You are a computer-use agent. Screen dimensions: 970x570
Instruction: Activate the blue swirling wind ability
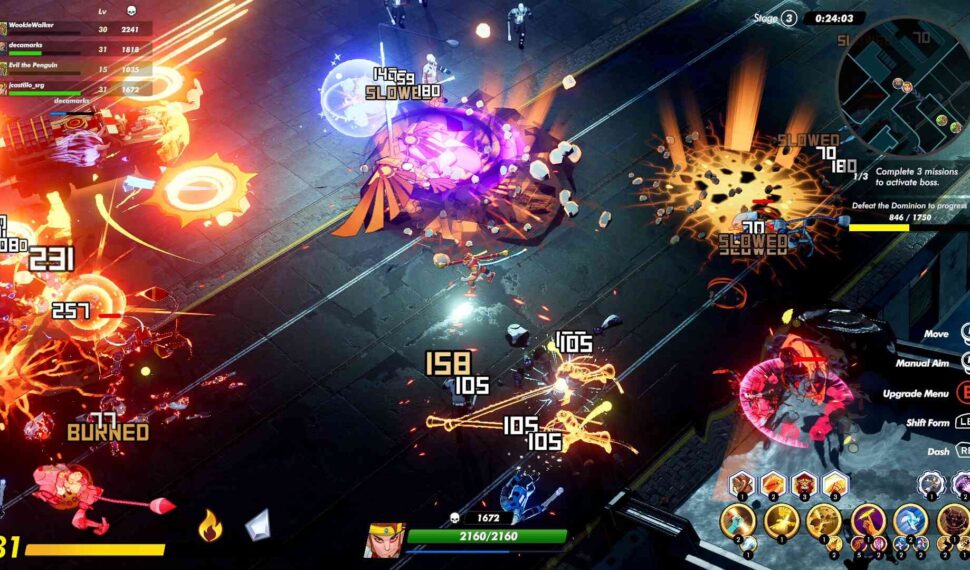click(x=910, y=521)
